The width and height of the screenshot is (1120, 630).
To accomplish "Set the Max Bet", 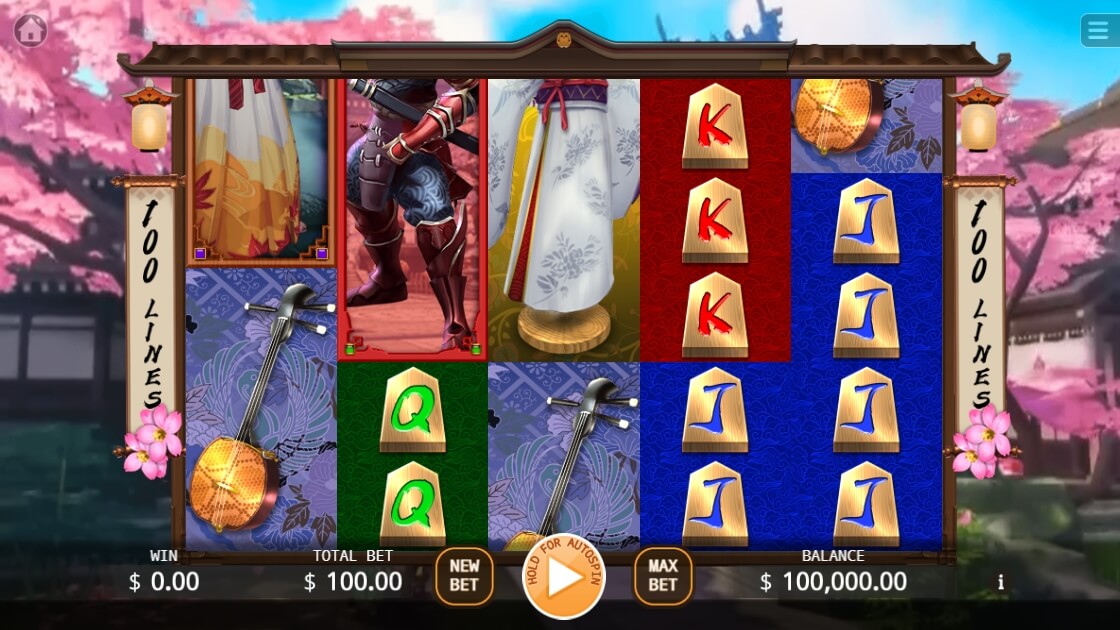I will (662, 576).
